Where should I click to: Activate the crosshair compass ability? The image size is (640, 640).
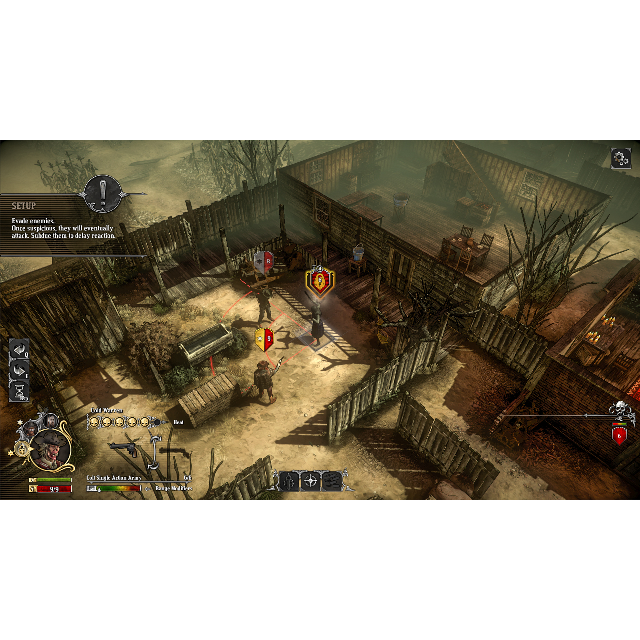[x=311, y=481]
